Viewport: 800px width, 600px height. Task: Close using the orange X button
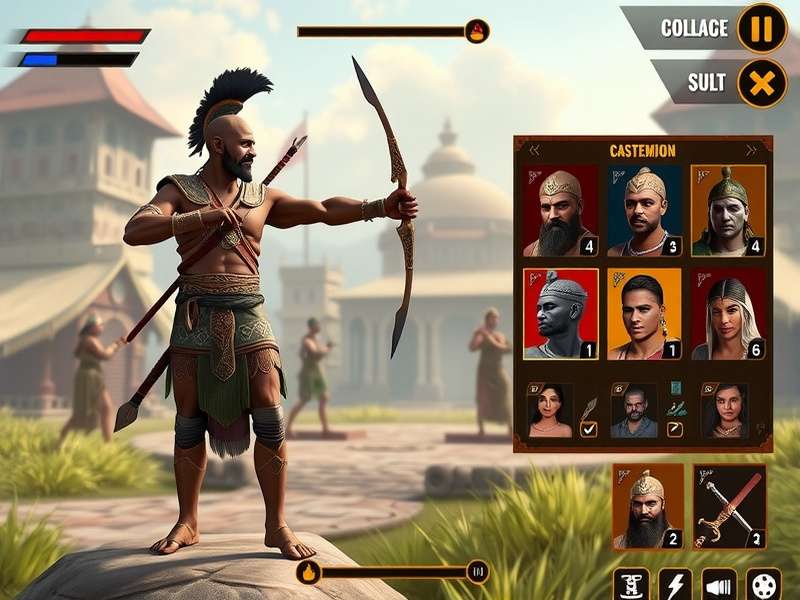coord(762,83)
